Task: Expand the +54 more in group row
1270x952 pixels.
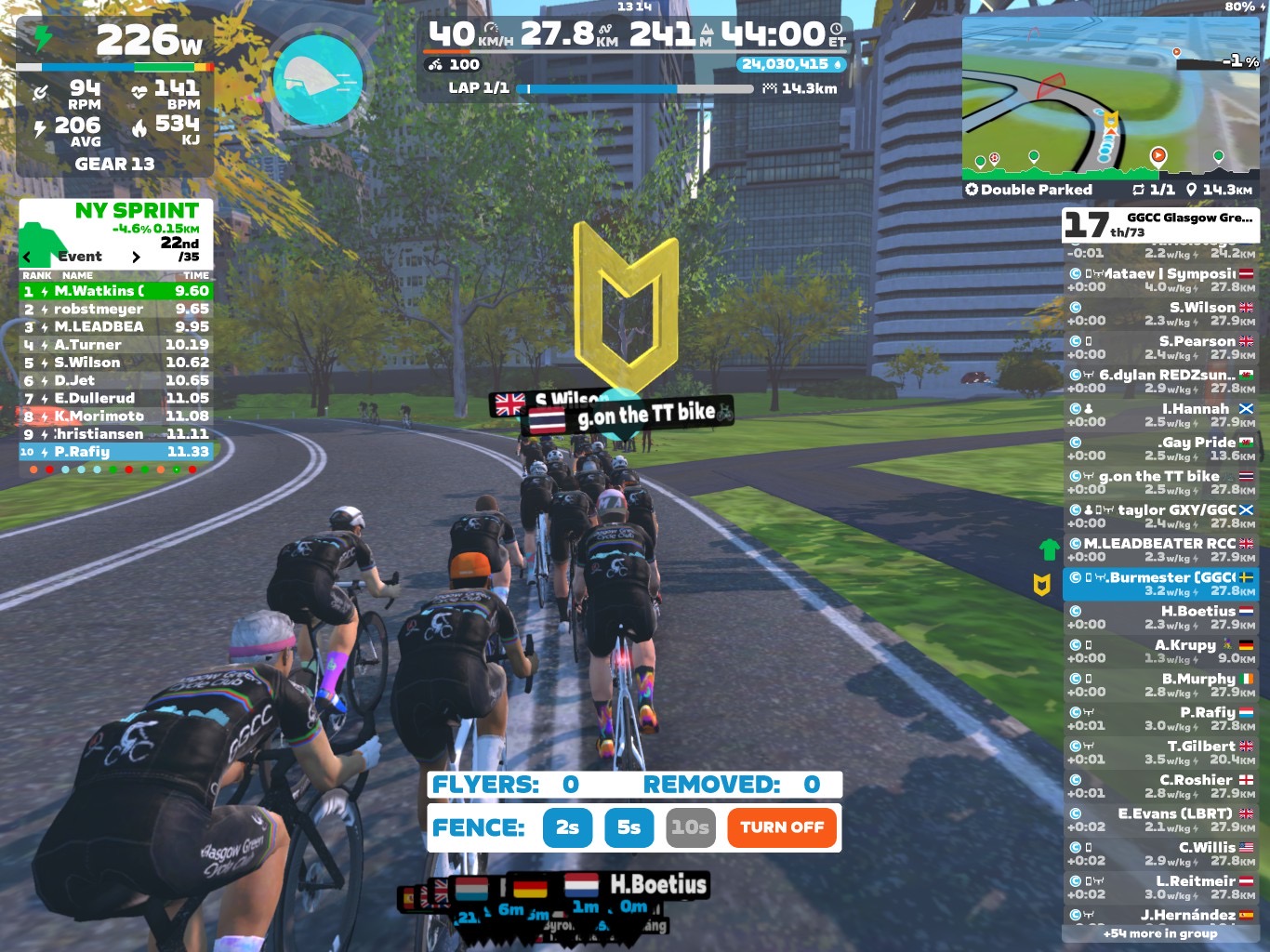Action: tap(1160, 933)
